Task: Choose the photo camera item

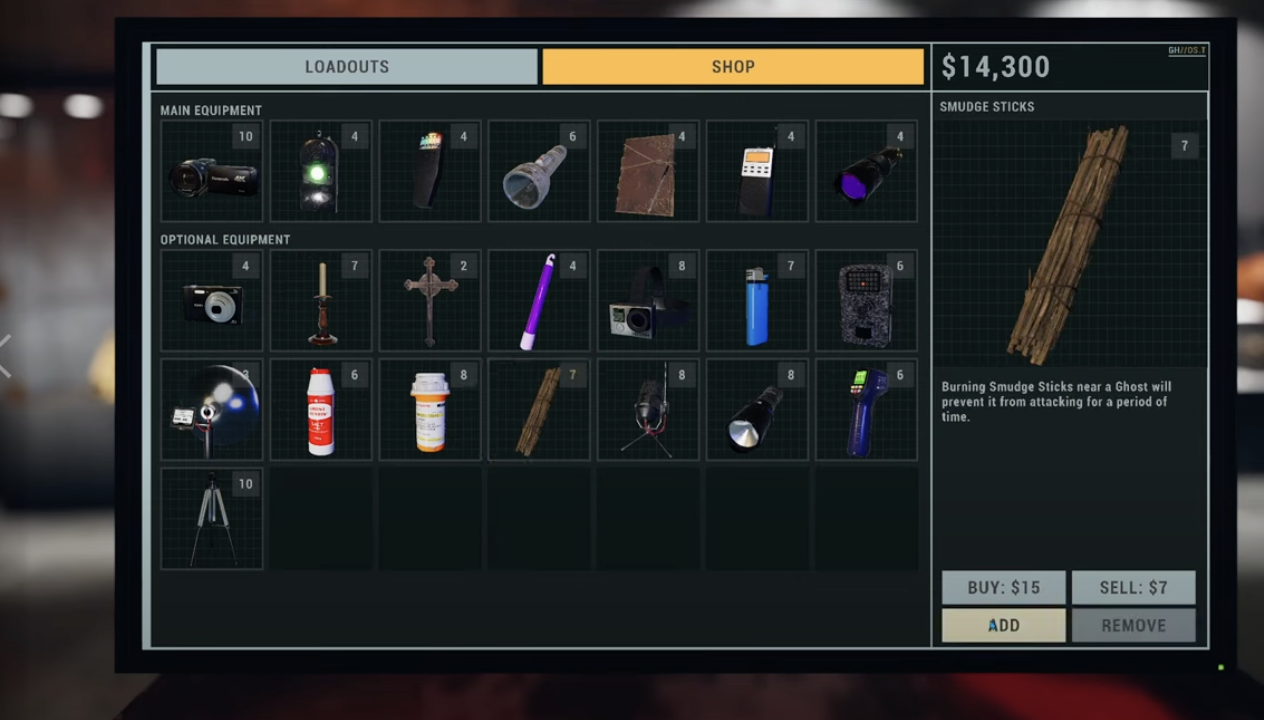Action: pos(212,300)
